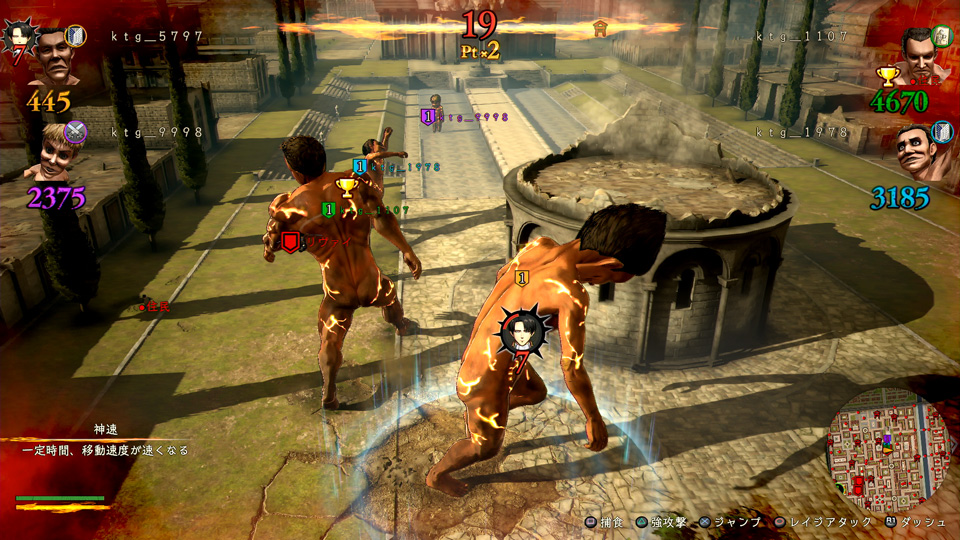
Task: Click the crossed-swords badge beside ktg_9998
Action: point(76,132)
